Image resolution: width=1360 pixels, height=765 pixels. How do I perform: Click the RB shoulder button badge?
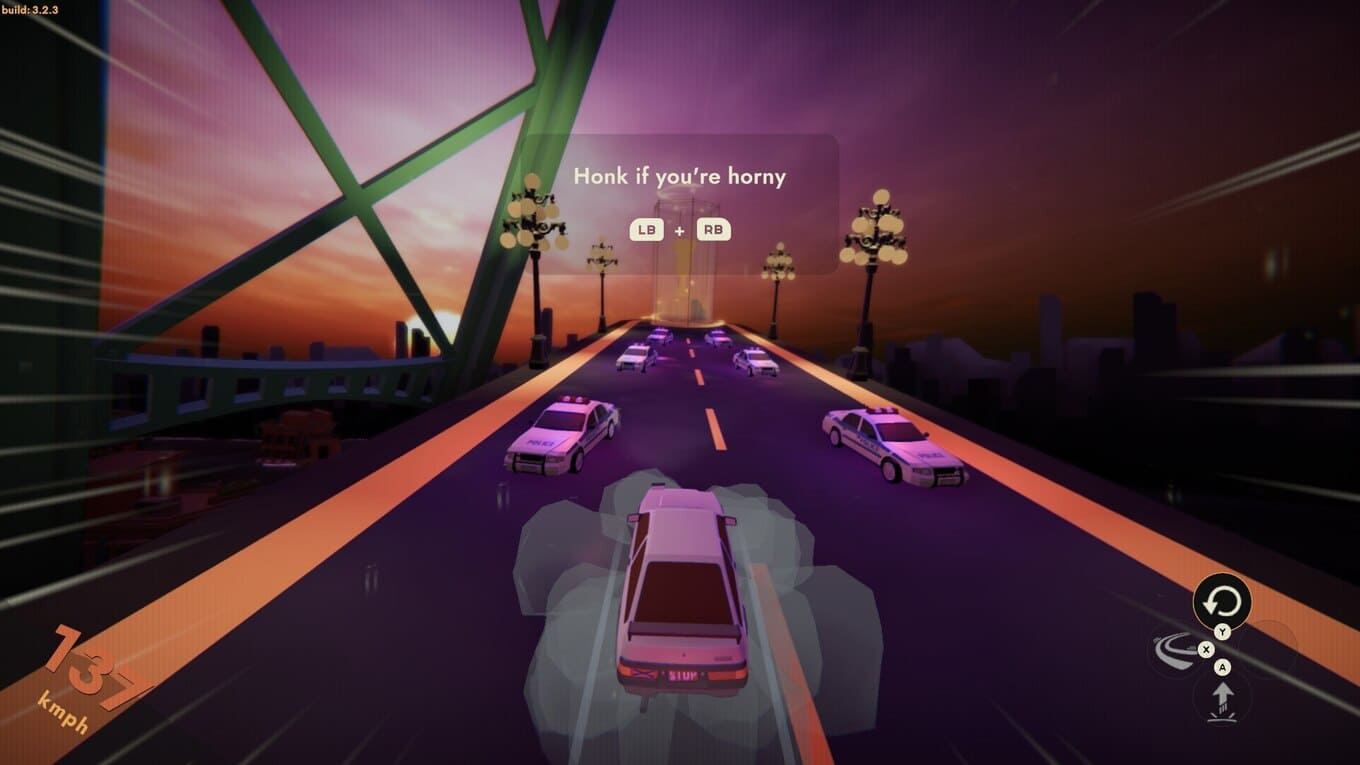click(x=712, y=229)
